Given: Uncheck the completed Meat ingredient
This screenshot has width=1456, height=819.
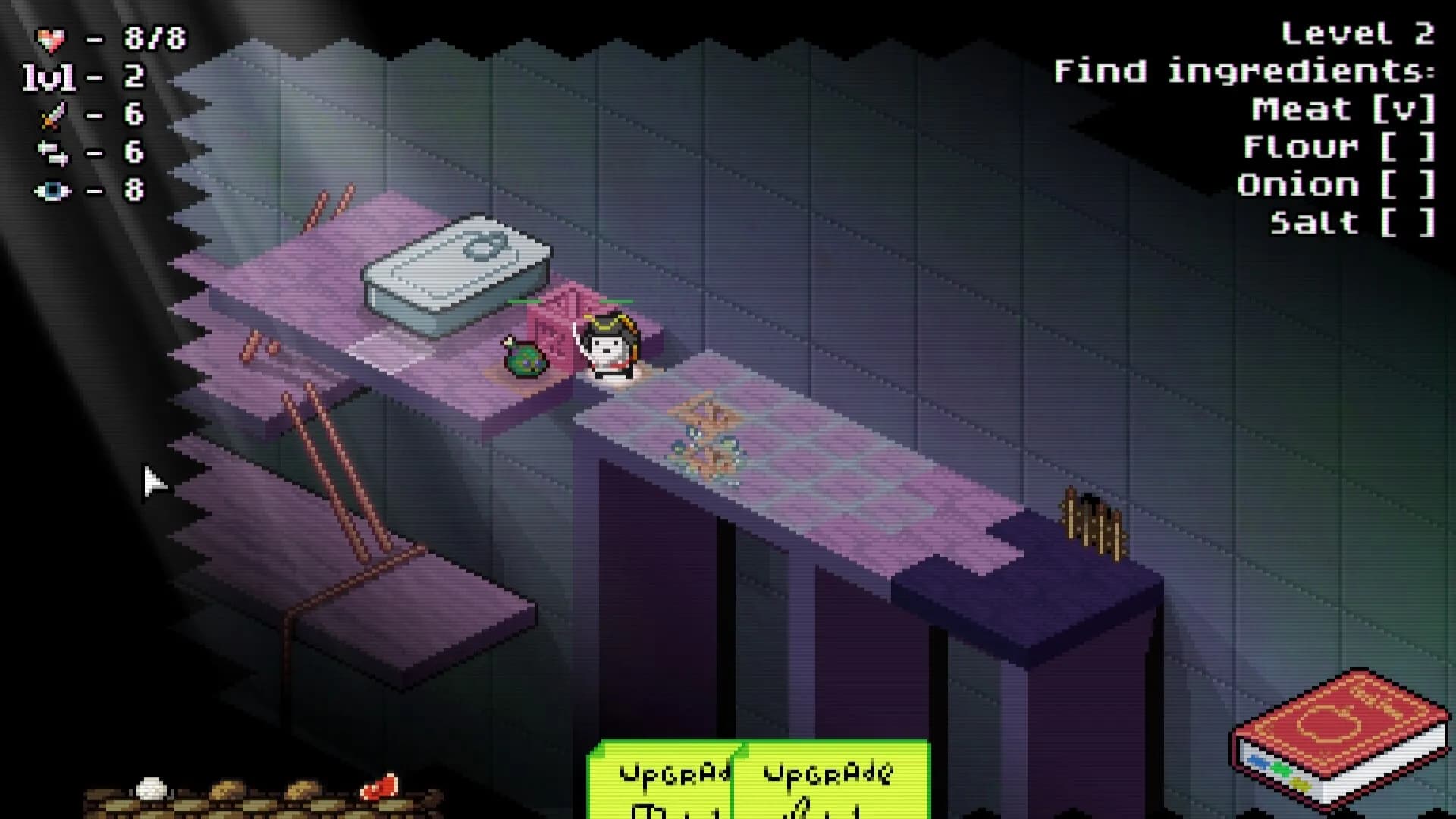Looking at the screenshot, I should 1407,108.
